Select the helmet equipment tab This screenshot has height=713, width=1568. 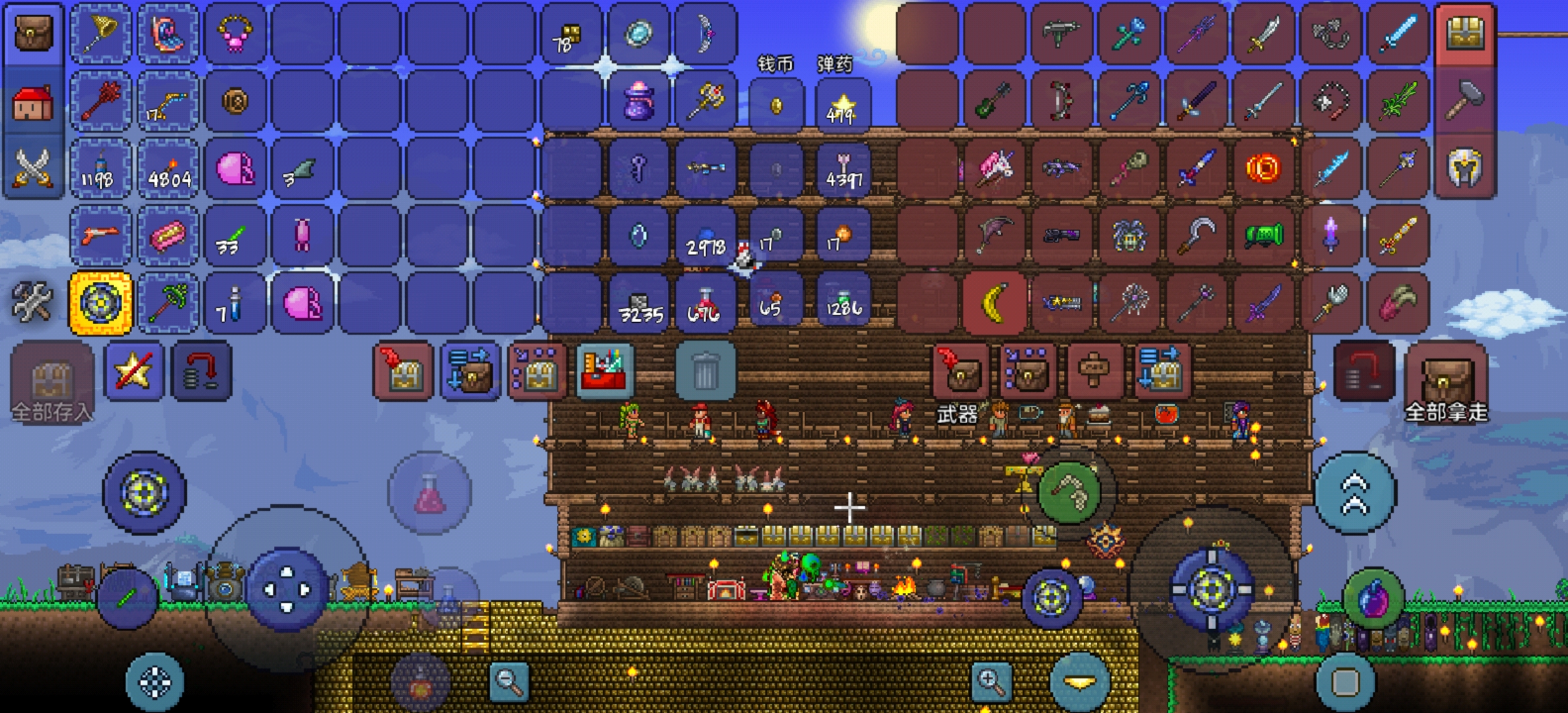1464,168
